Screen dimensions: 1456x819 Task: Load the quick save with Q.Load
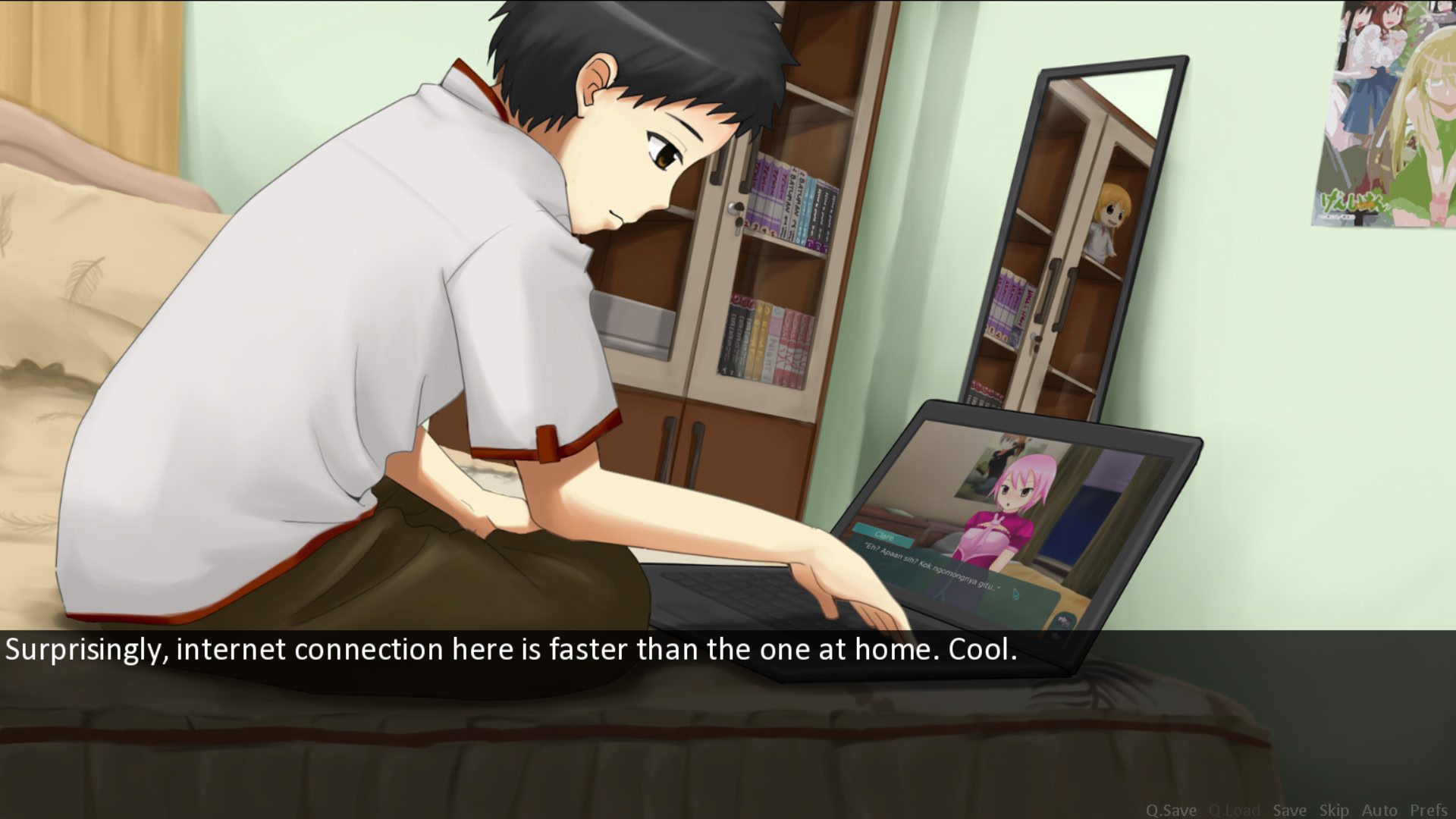coord(1234,810)
